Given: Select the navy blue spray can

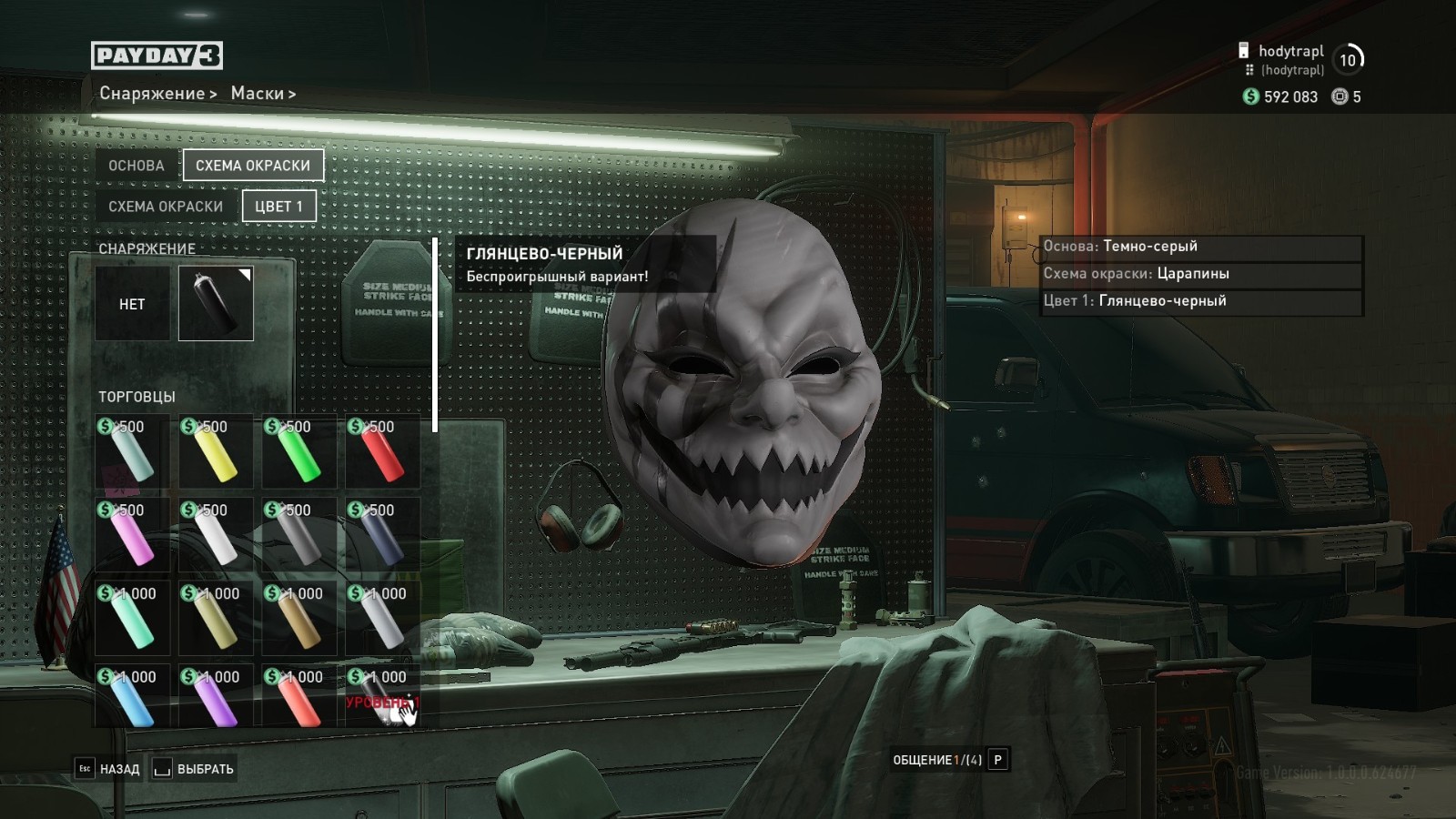Looking at the screenshot, I should (383, 536).
